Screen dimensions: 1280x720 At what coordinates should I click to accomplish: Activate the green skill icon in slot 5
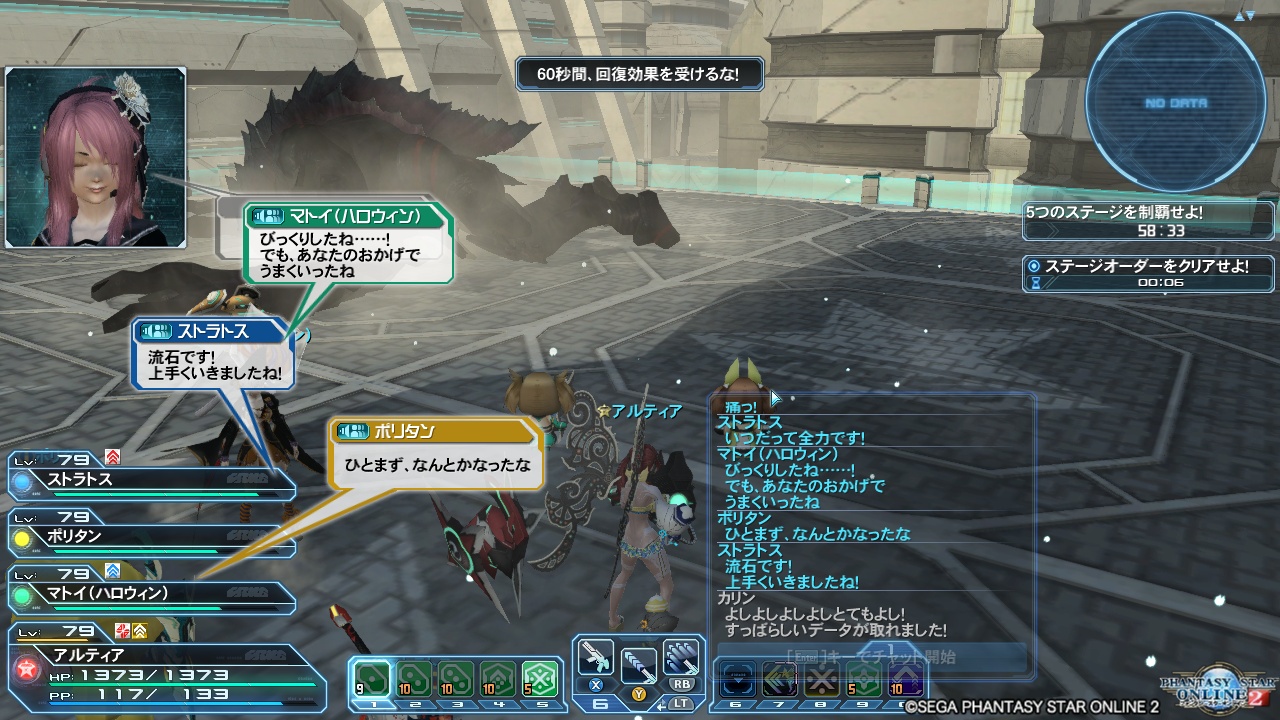pos(542,678)
